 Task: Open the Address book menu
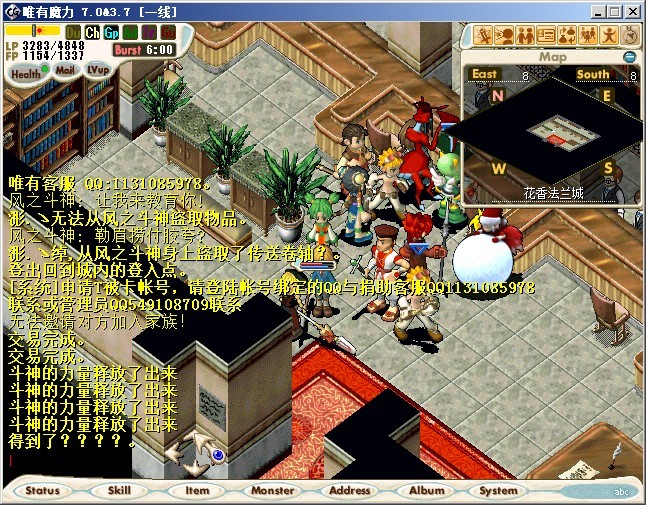(350, 490)
